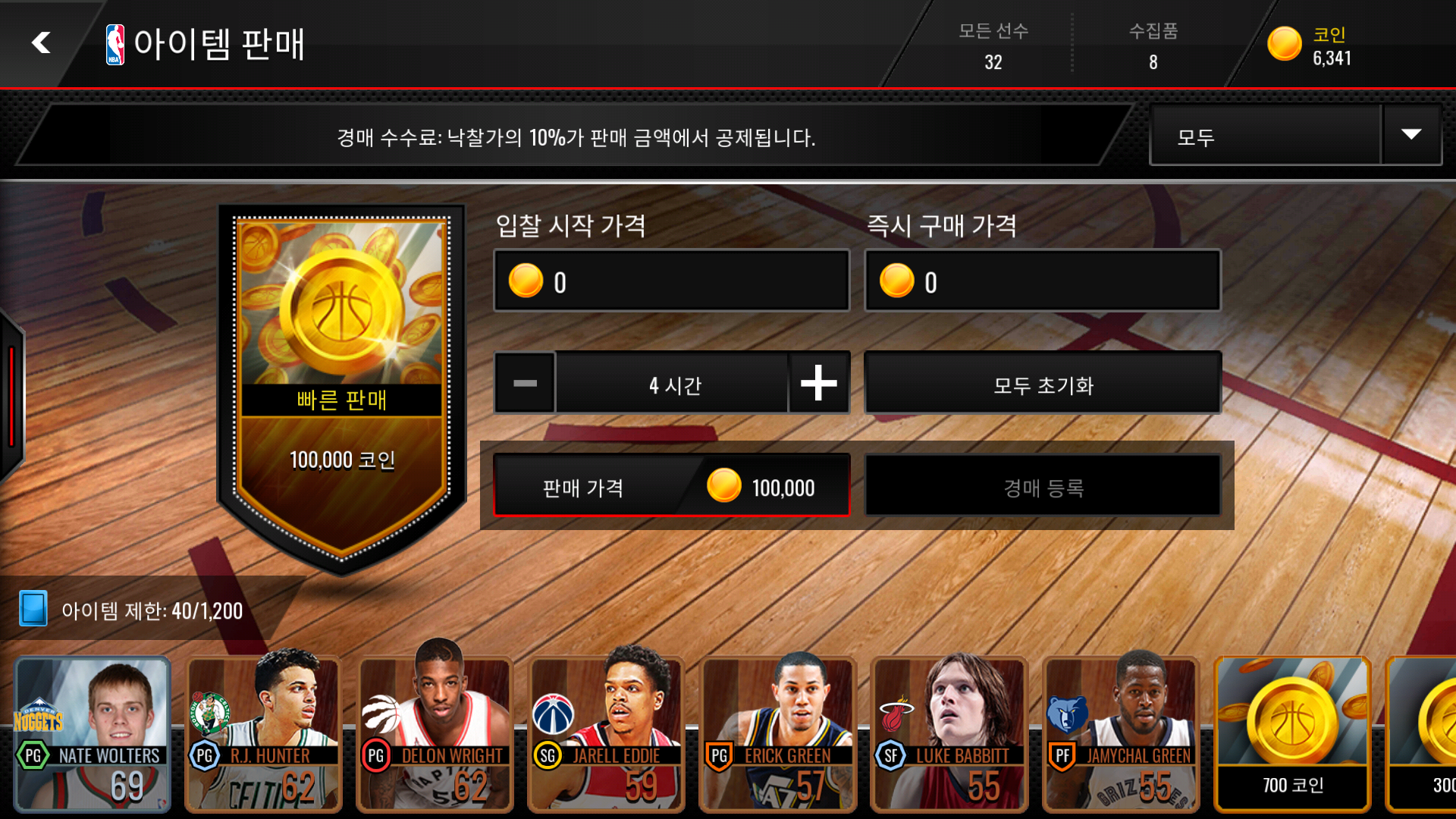Click the coin icon in the 즉시 구매 가격 field
The image size is (1456, 819).
[898, 281]
